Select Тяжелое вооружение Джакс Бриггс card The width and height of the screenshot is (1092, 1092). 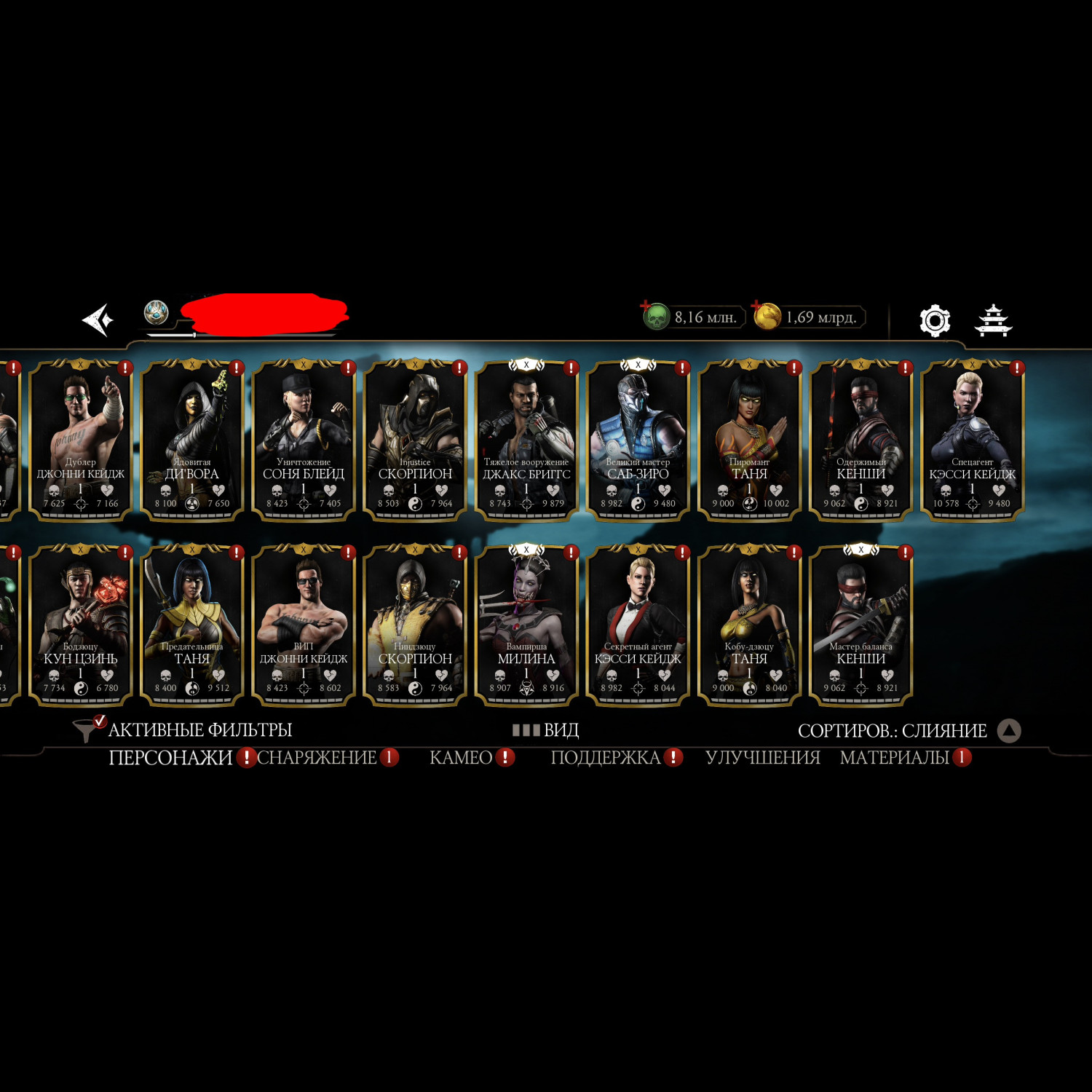point(526,439)
